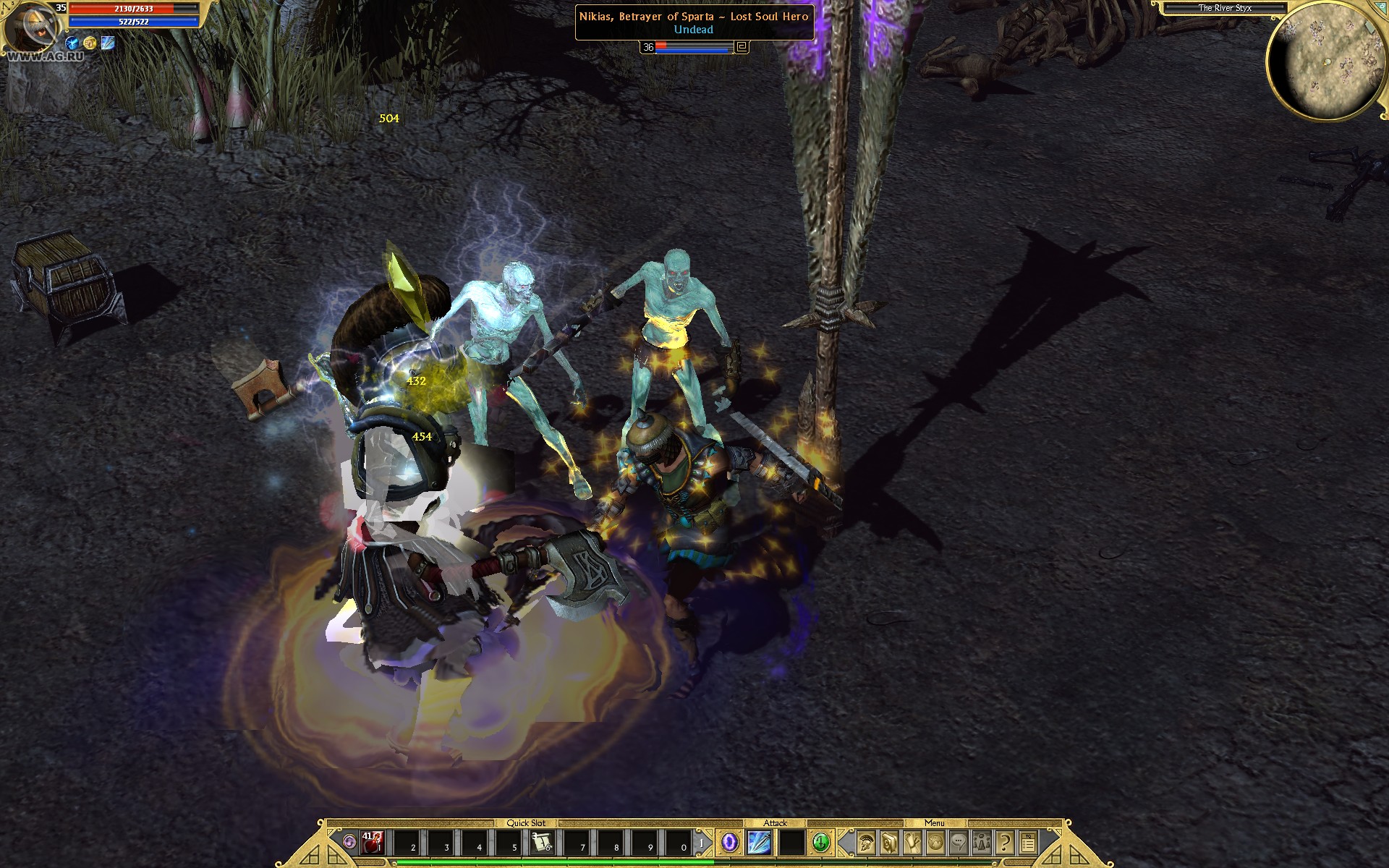Click the TQ checklist icon at menu's end

(1028, 843)
